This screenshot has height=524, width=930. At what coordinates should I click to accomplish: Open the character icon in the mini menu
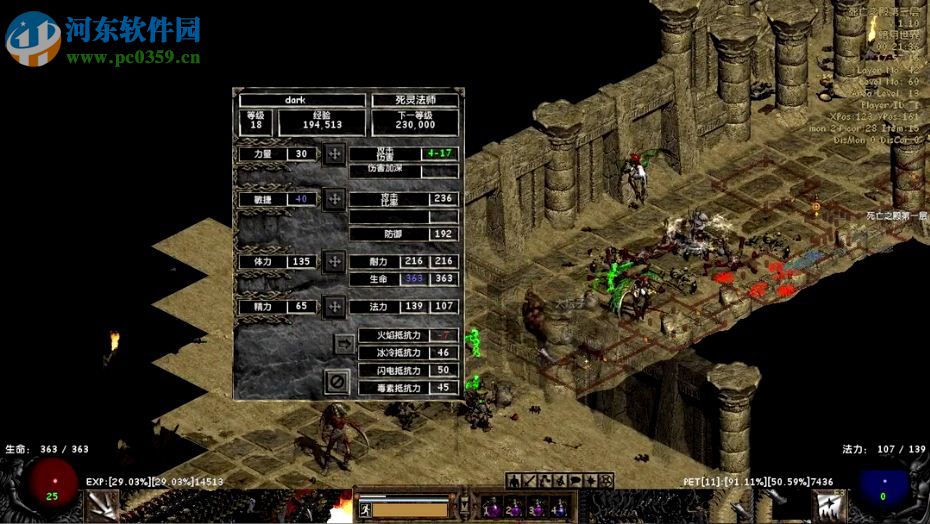[512, 481]
